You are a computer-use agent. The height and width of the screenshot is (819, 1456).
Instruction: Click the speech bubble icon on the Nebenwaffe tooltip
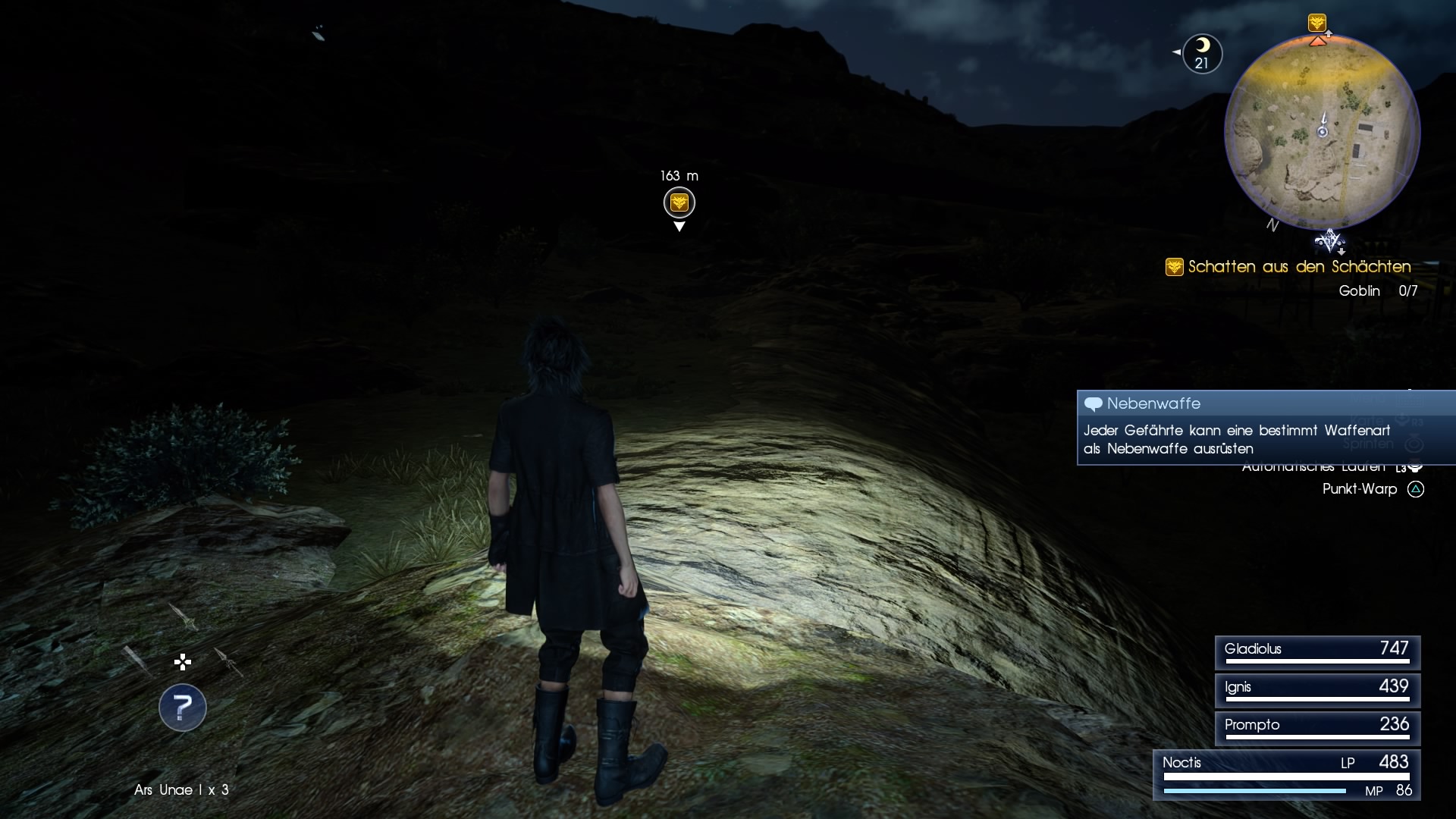click(x=1094, y=403)
